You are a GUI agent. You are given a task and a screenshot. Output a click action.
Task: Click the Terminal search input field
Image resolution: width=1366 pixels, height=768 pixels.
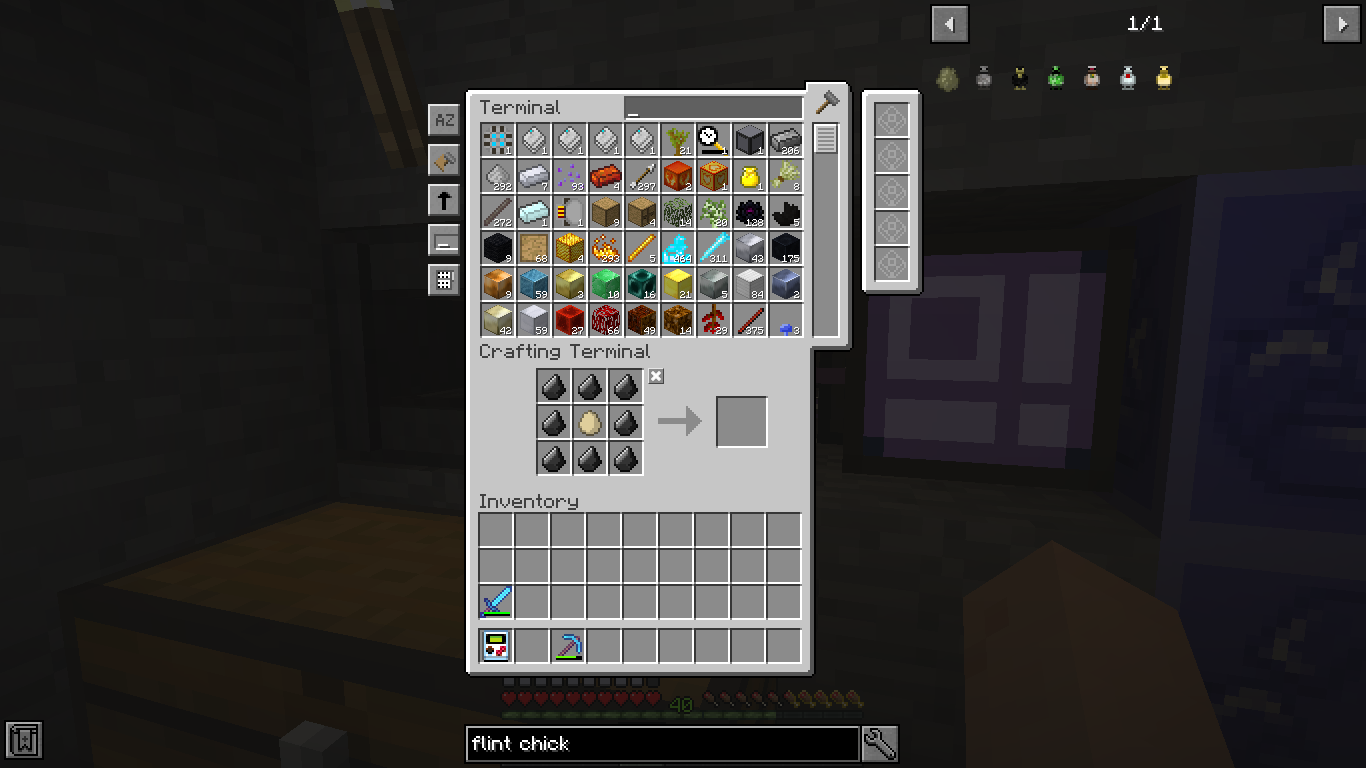pos(712,106)
